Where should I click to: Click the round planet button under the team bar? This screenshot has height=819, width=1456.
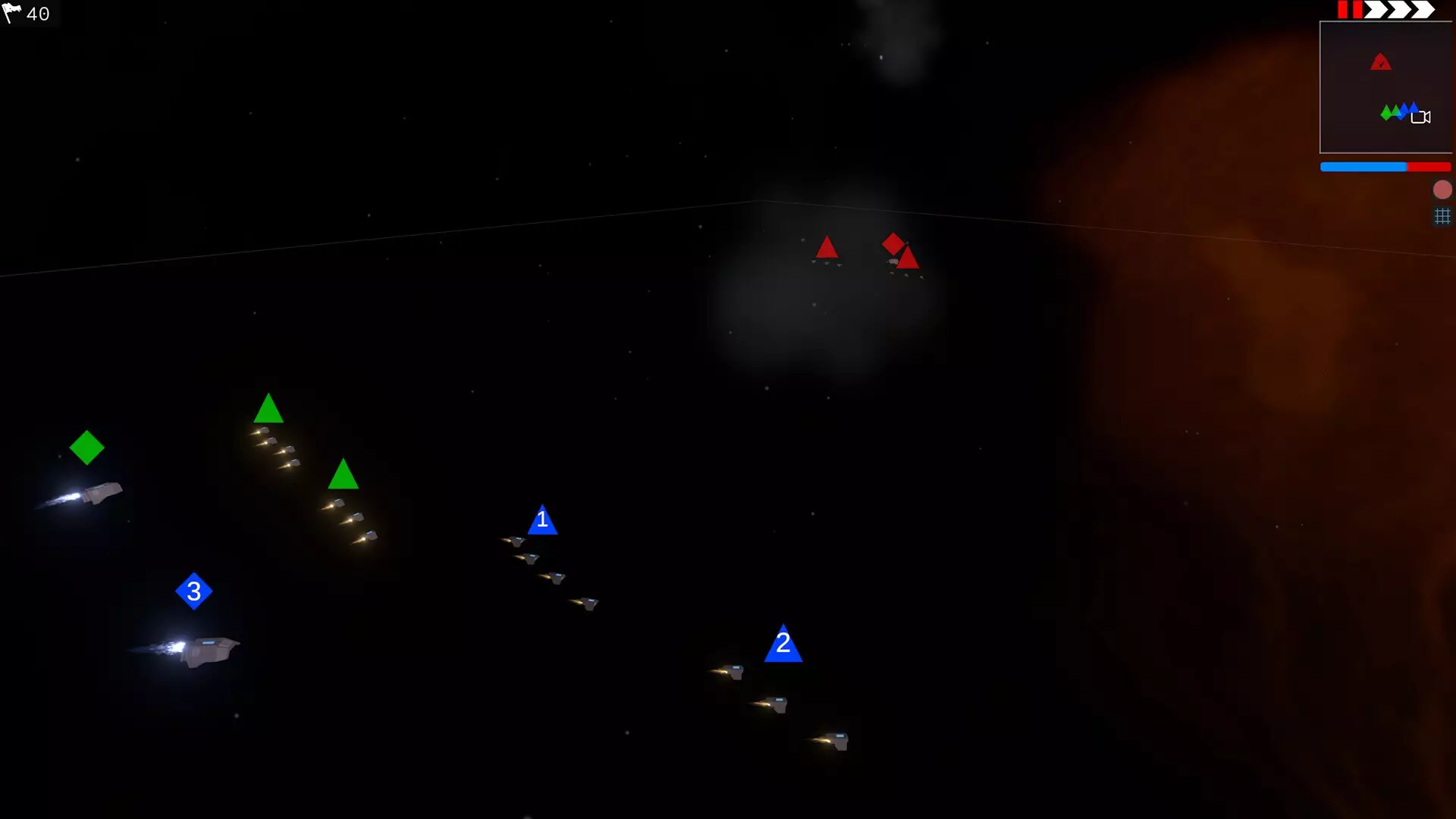(1442, 190)
